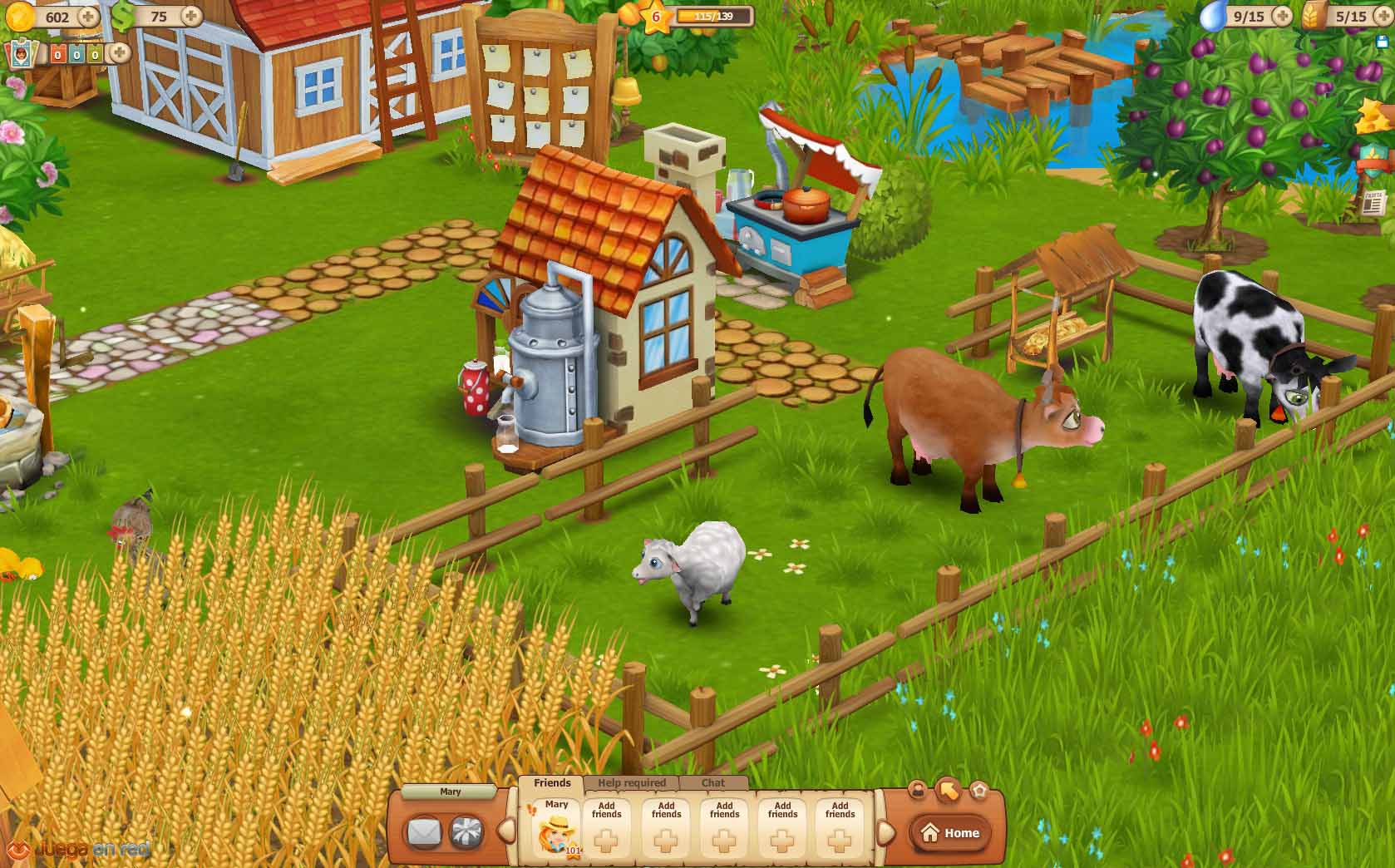Screen dimensions: 1395x868
Task: Add more gold coins with the plus button
Action: [87, 16]
